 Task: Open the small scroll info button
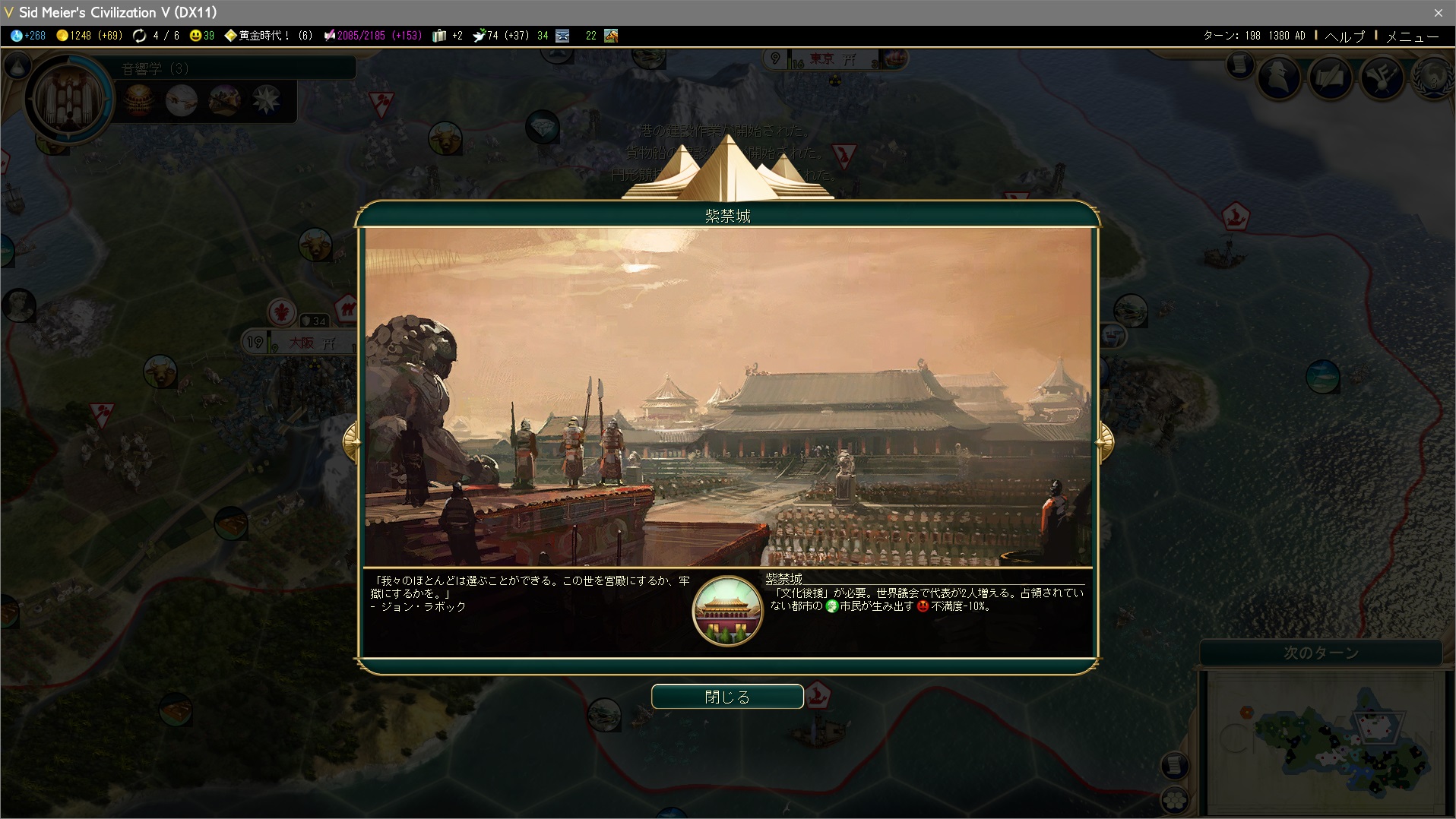[x=1239, y=65]
